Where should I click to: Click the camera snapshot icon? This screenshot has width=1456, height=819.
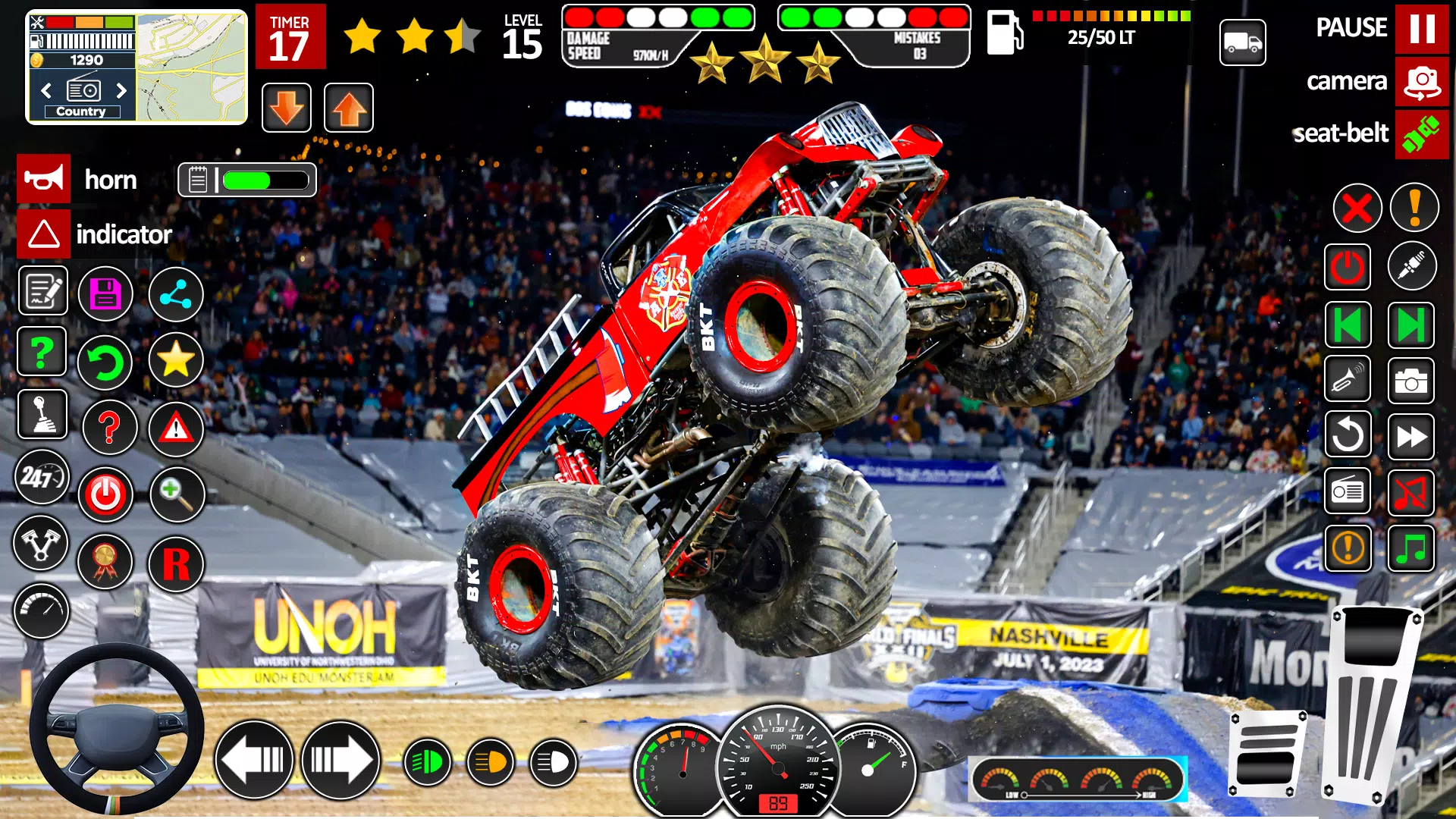(1412, 380)
